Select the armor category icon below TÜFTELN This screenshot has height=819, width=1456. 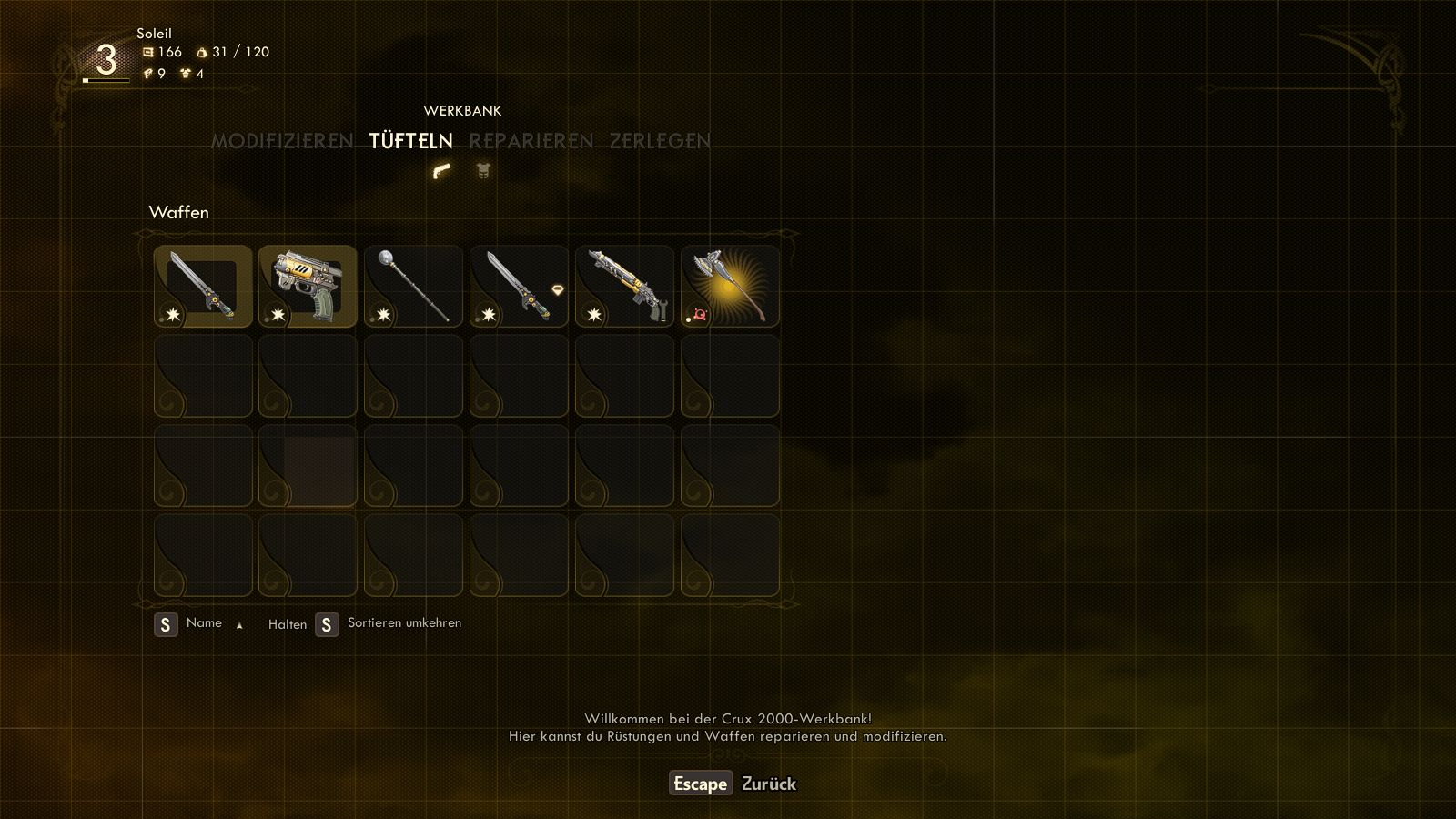[481, 170]
